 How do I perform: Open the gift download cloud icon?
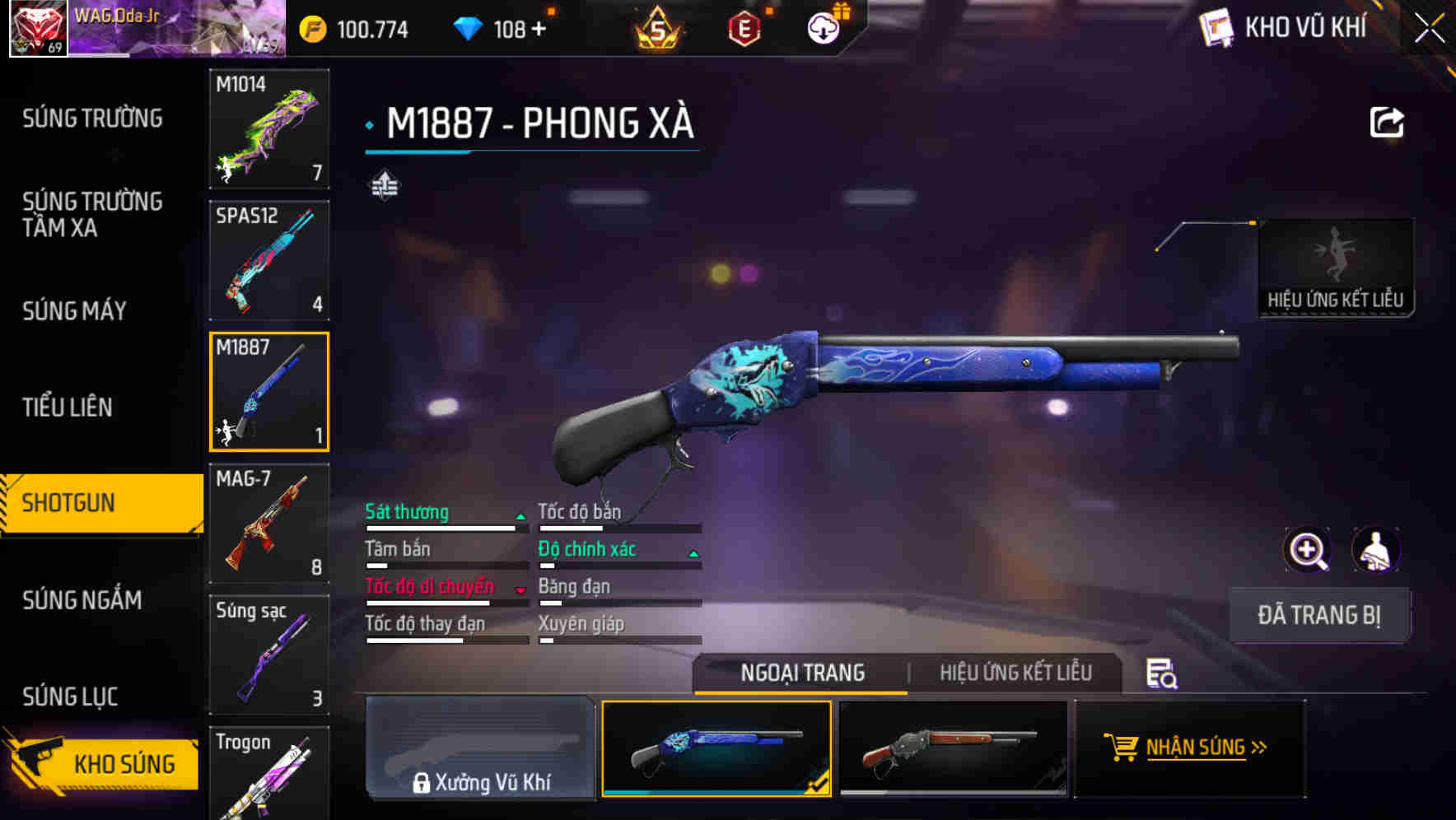coord(821,27)
